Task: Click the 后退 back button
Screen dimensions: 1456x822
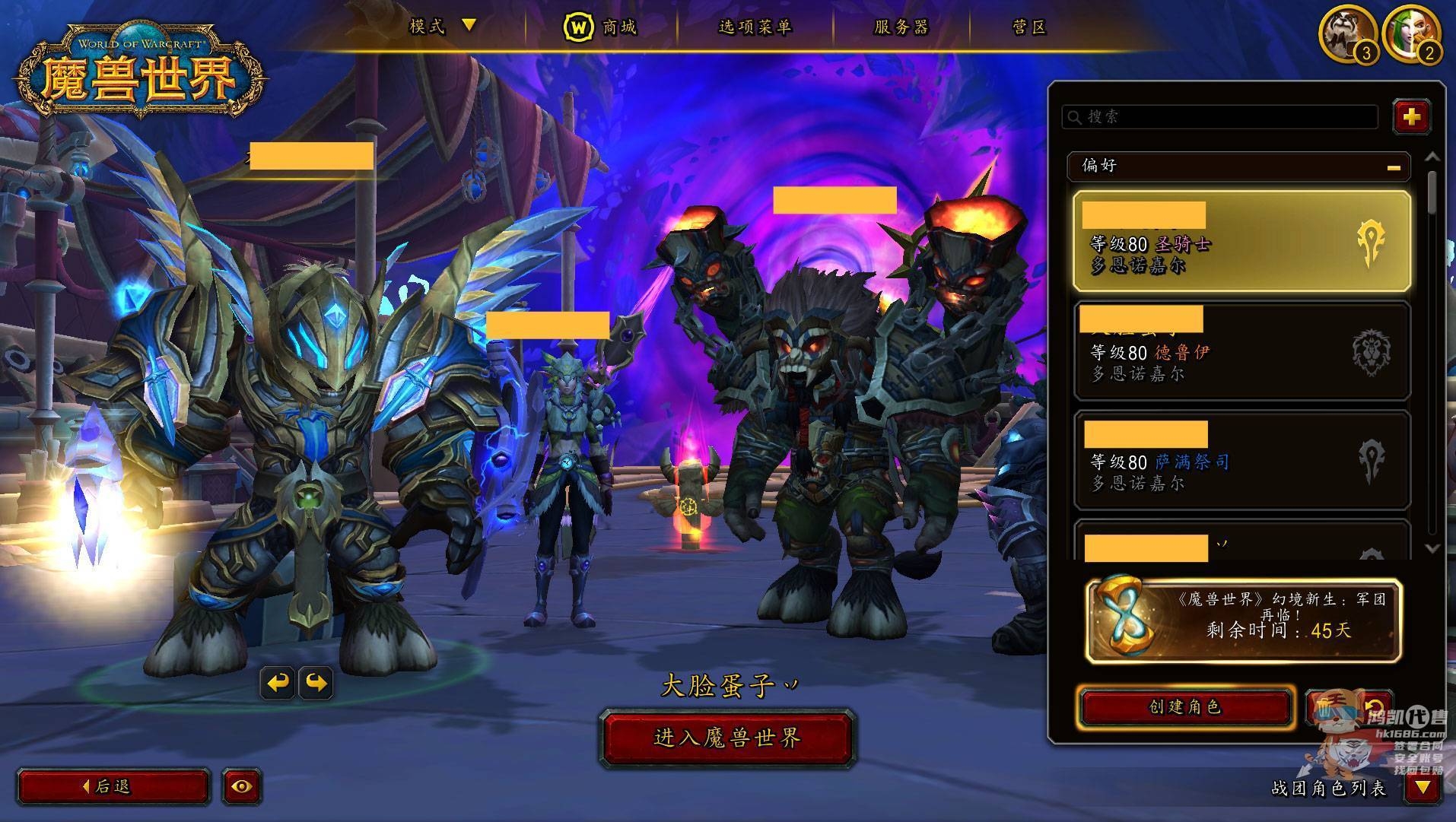Action: click(113, 786)
